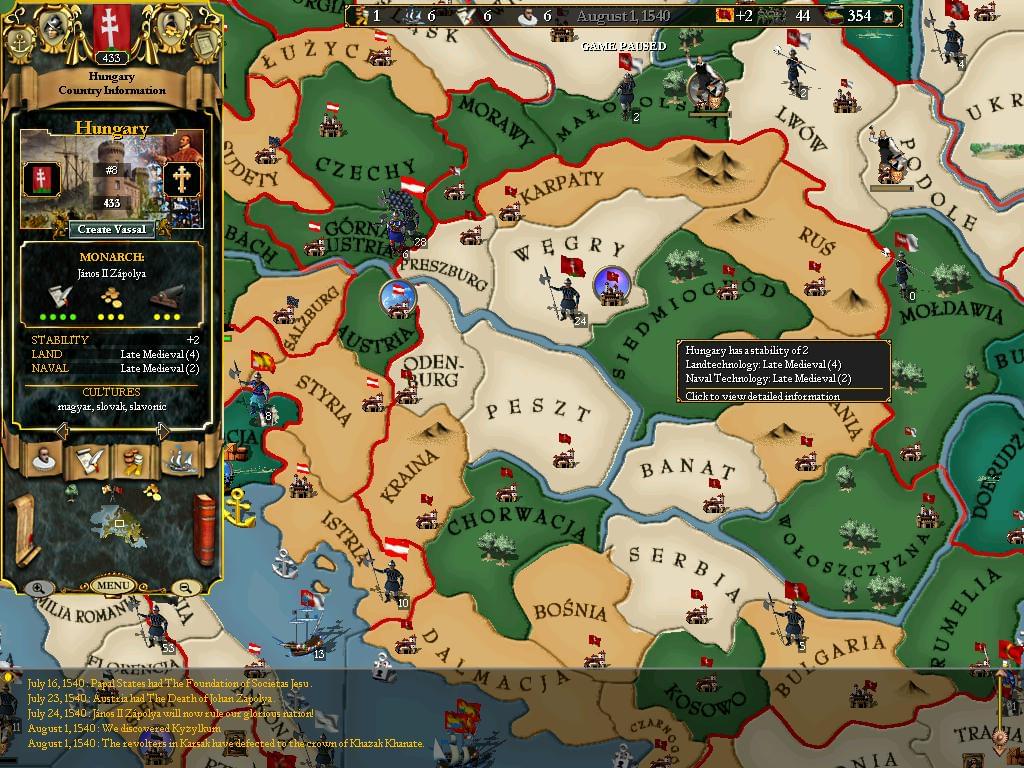Click the double cross religion icon
This screenshot has height=768, width=1024.
tap(183, 180)
